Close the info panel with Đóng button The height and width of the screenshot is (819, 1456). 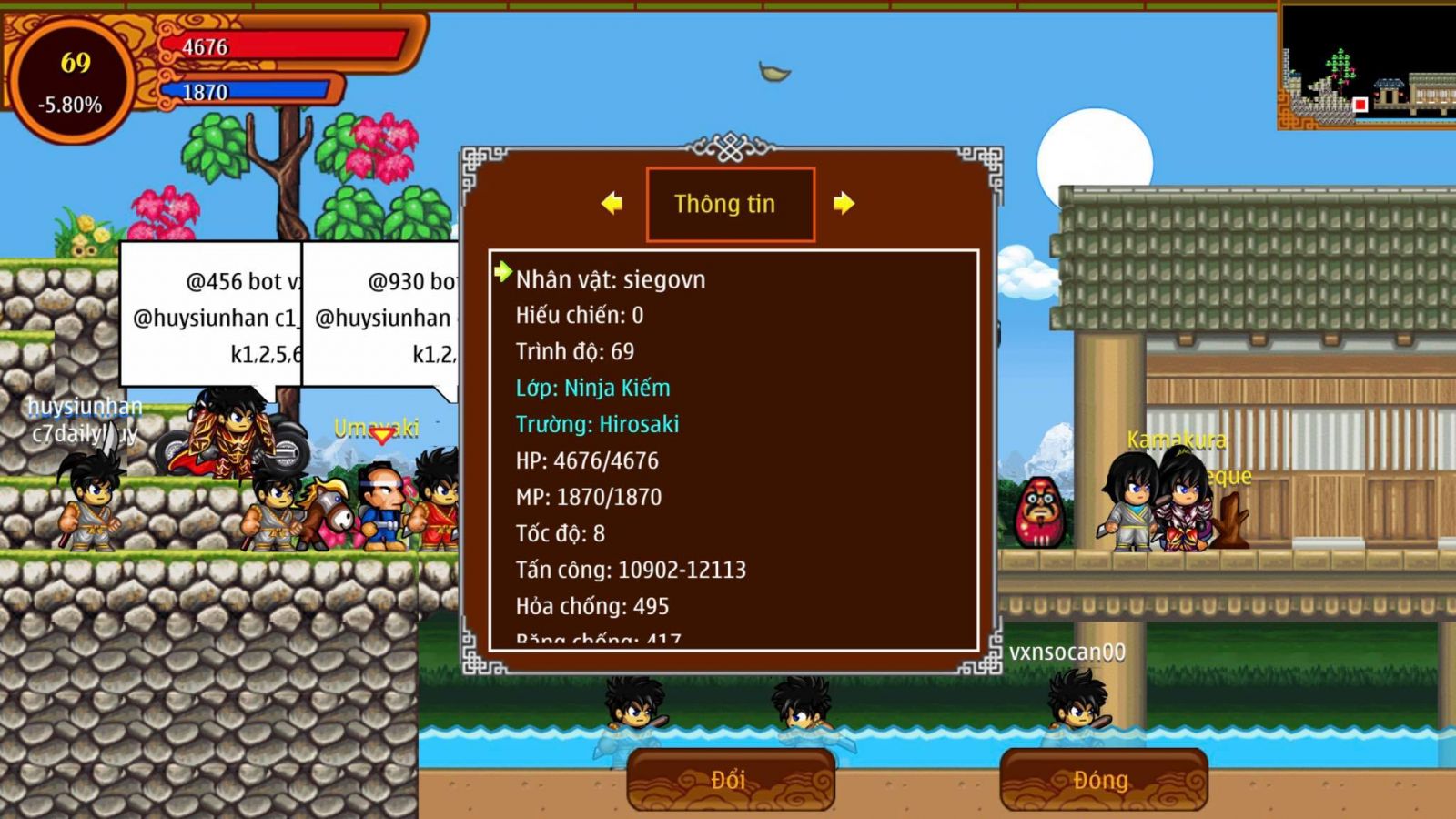coord(1103,780)
